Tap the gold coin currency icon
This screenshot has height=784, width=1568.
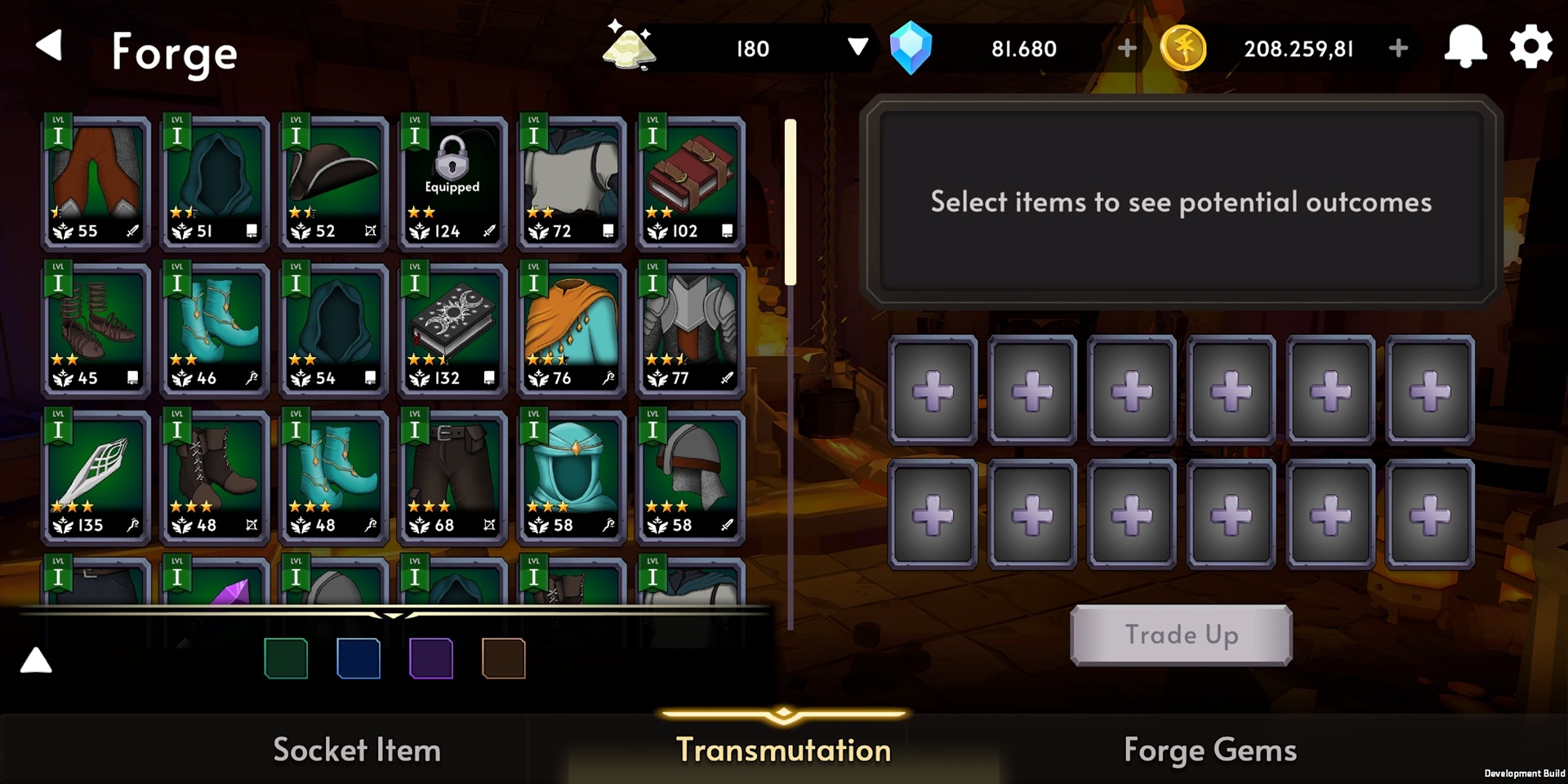[x=1183, y=47]
